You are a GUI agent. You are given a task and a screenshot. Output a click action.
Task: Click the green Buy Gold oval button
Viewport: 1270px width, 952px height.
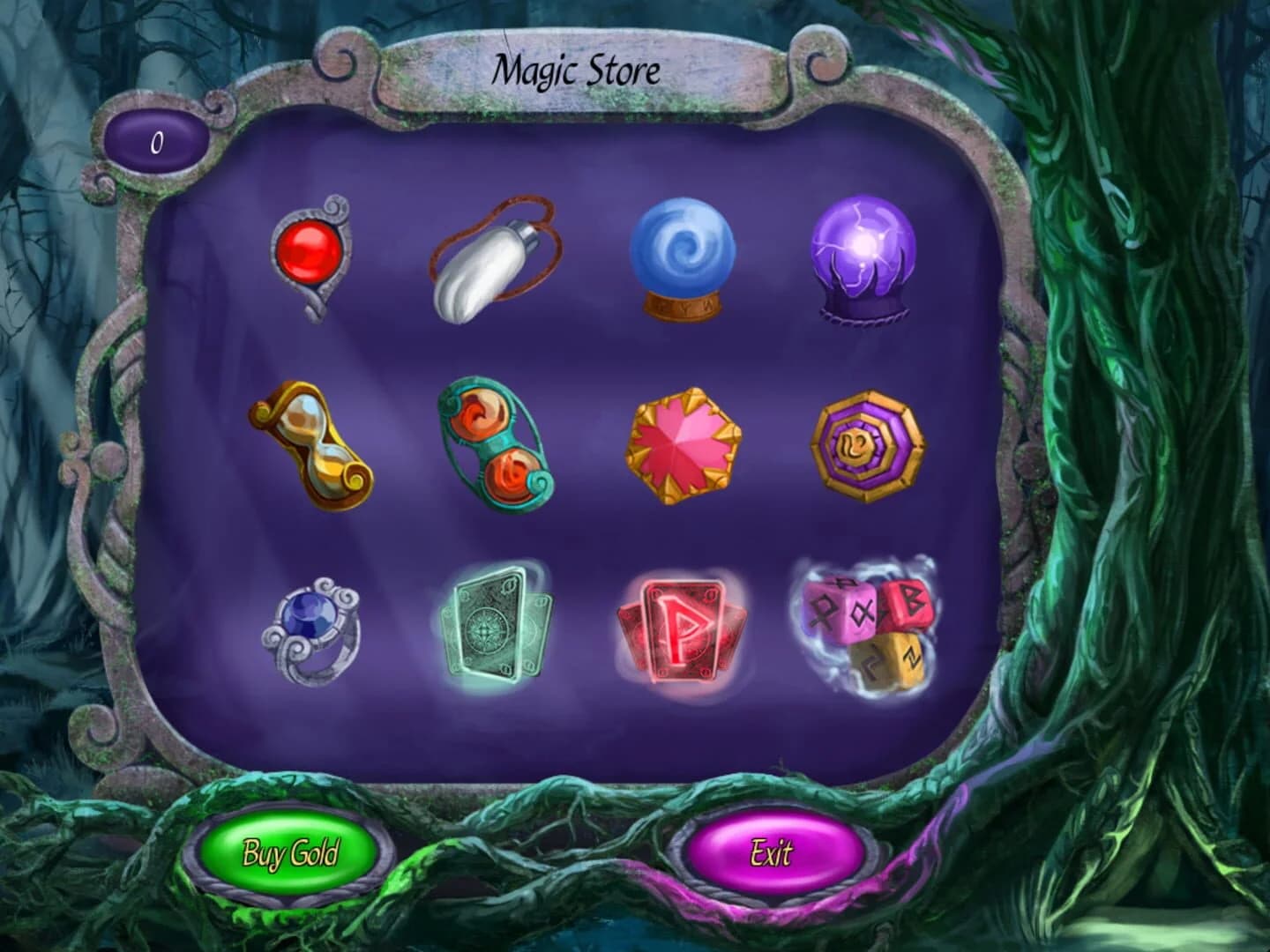pyautogui.click(x=291, y=853)
